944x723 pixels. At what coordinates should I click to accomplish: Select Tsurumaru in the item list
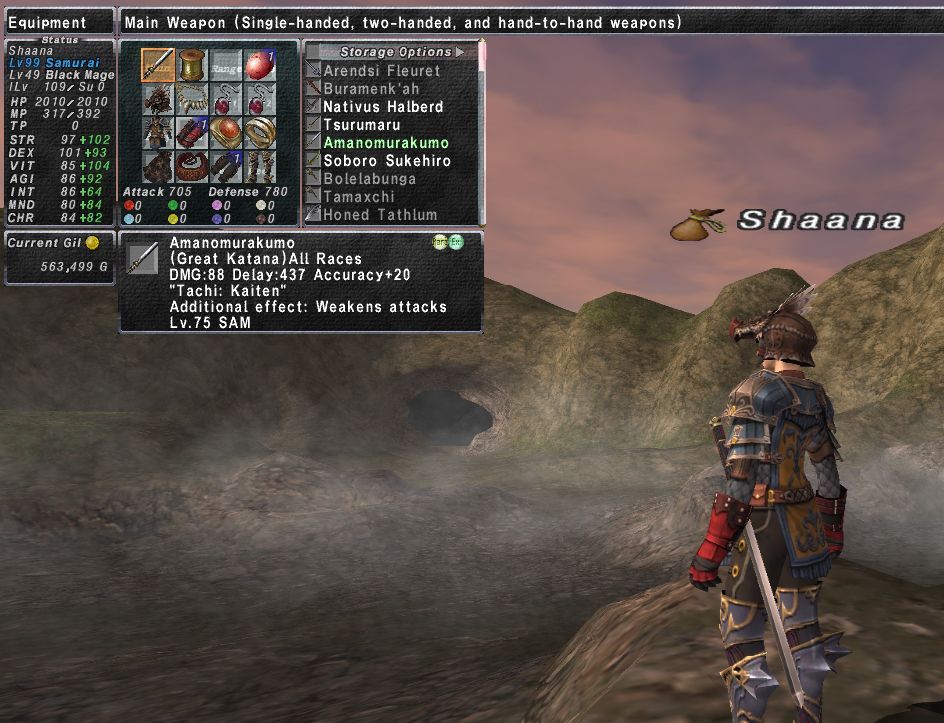click(362, 125)
